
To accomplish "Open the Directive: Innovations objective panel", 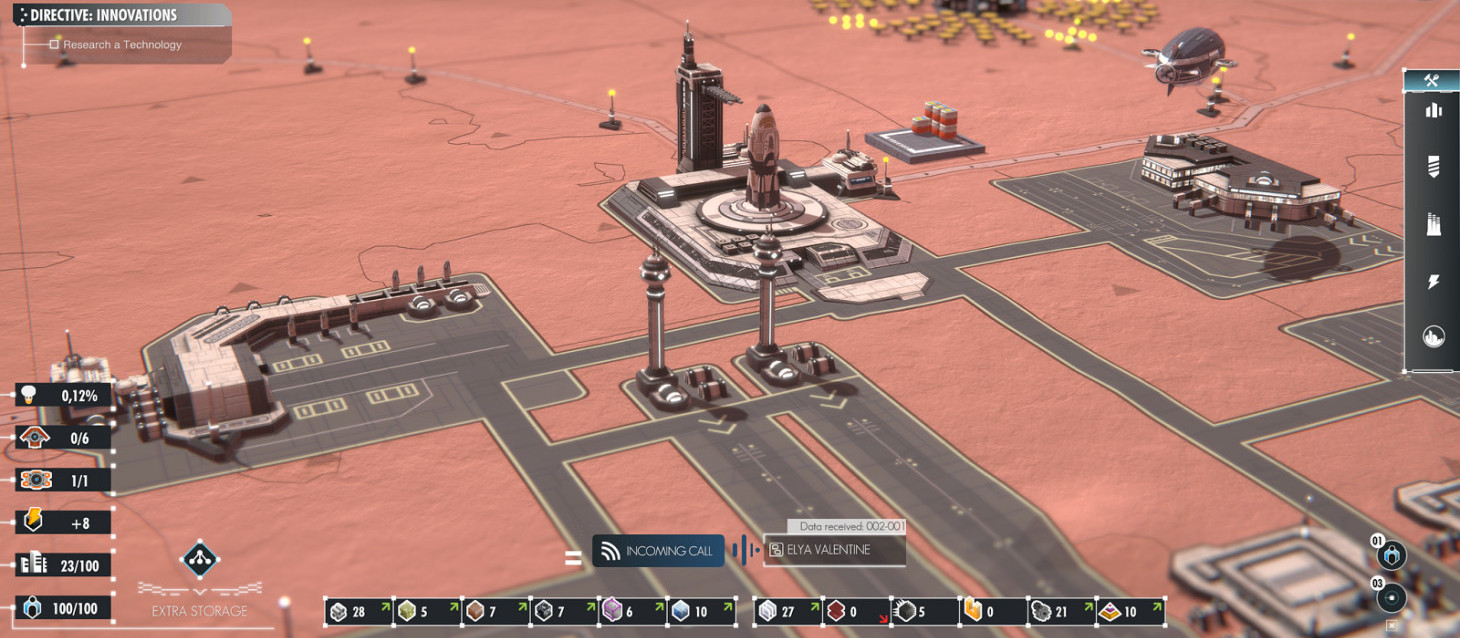I will (x=104, y=15).
